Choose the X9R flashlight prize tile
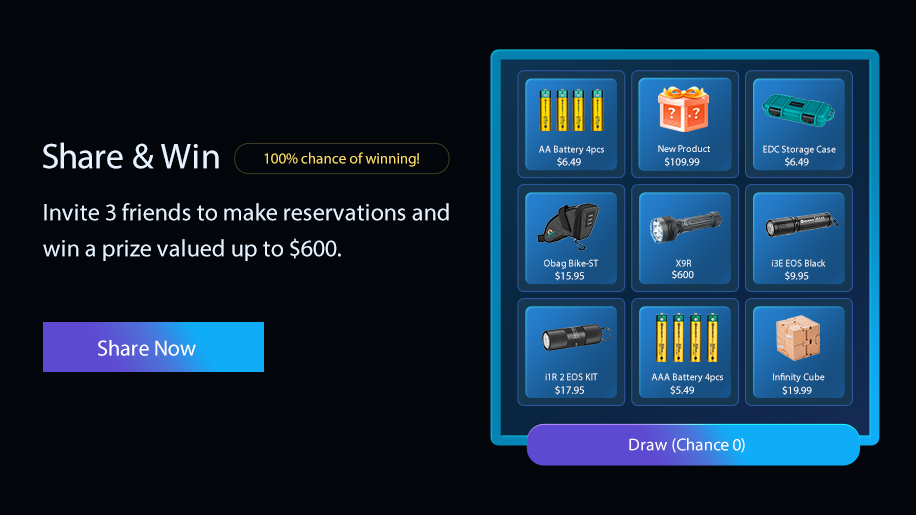Screen dimensions: 916x515 (x=685, y=237)
